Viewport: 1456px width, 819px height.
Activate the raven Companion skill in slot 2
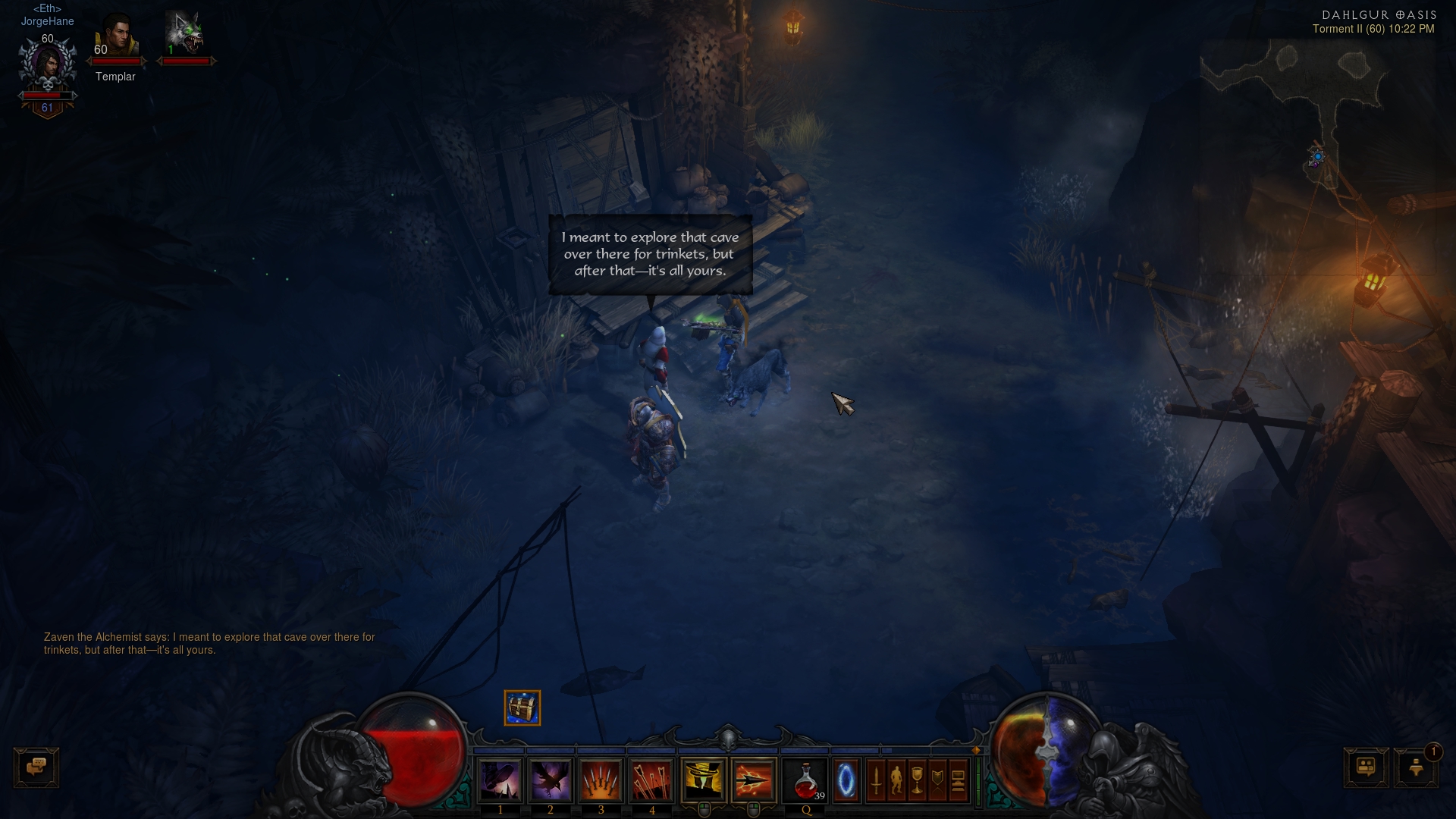pyautogui.click(x=551, y=780)
